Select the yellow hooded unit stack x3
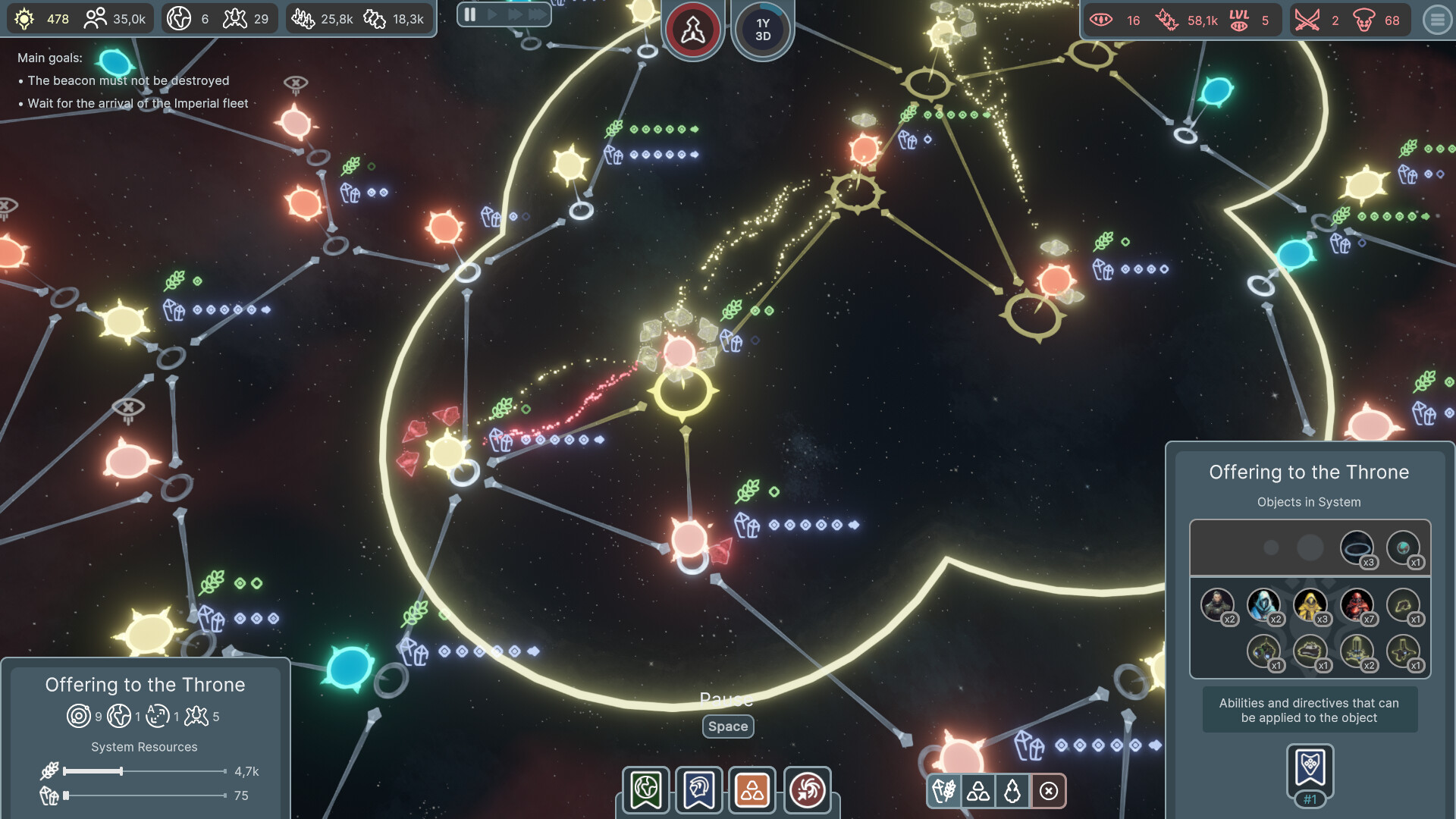The height and width of the screenshot is (819, 1456). tap(1310, 606)
